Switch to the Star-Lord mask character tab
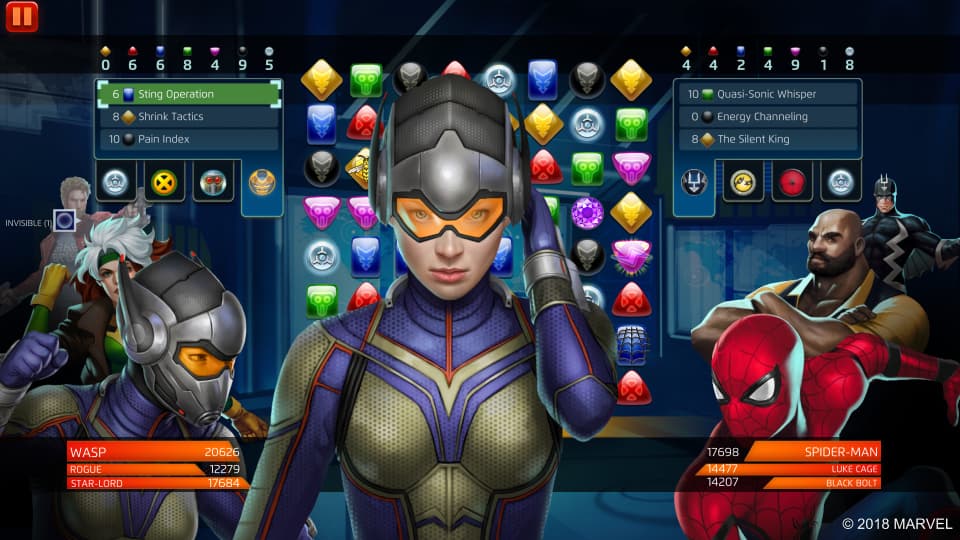 pos(212,182)
